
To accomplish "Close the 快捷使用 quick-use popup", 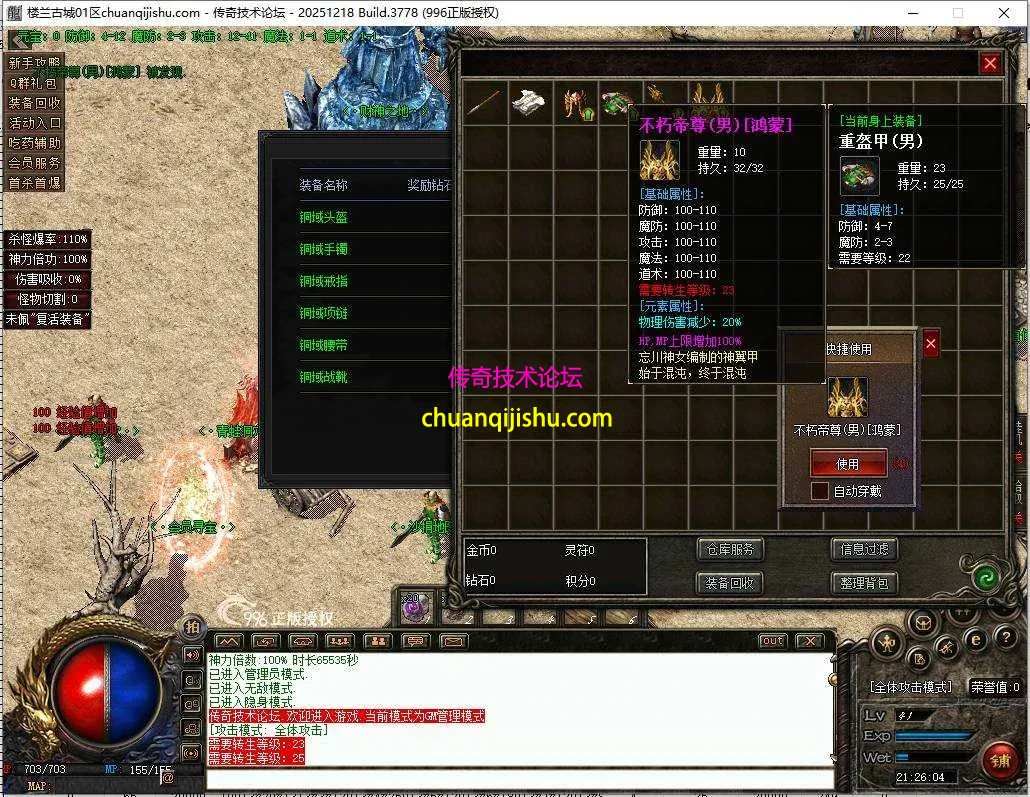I will (x=931, y=344).
